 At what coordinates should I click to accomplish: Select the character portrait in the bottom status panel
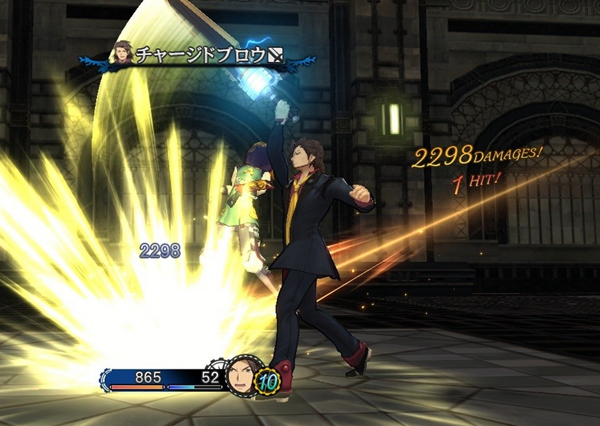click(241, 376)
